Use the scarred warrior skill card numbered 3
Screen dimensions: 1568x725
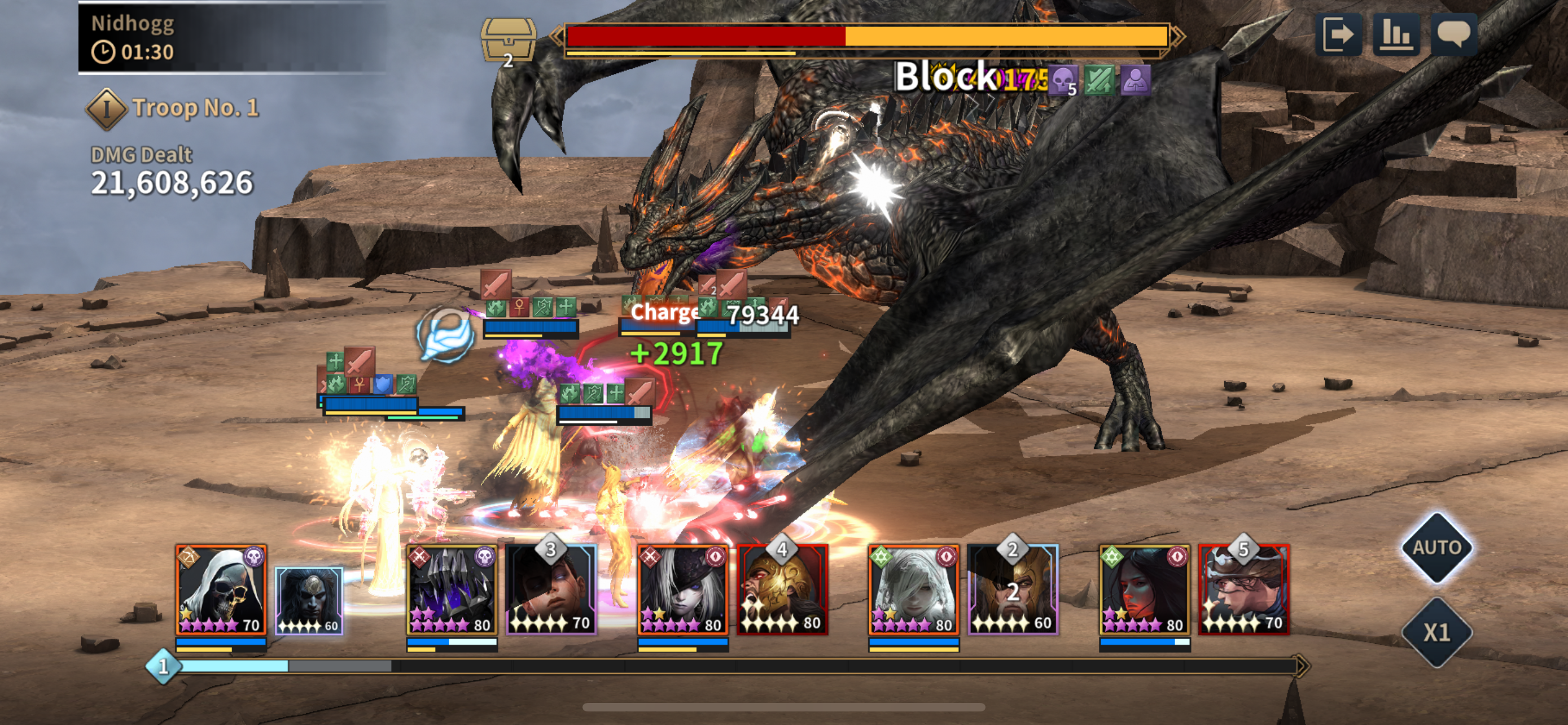point(551,590)
